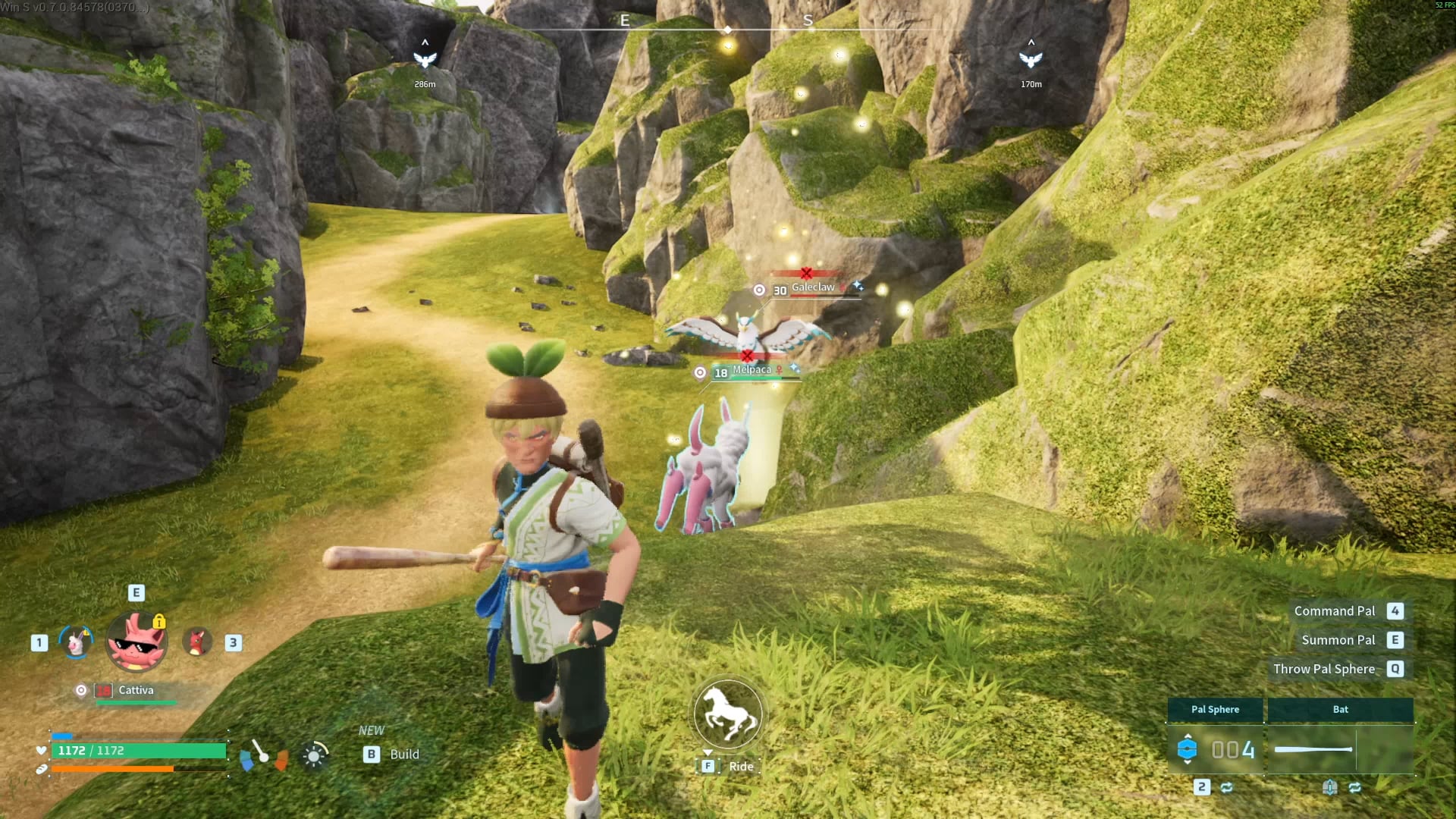The height and width of the screenshot is (819, 1456).
Task: Pick the small red pal on the right
Action: [197, 642]
